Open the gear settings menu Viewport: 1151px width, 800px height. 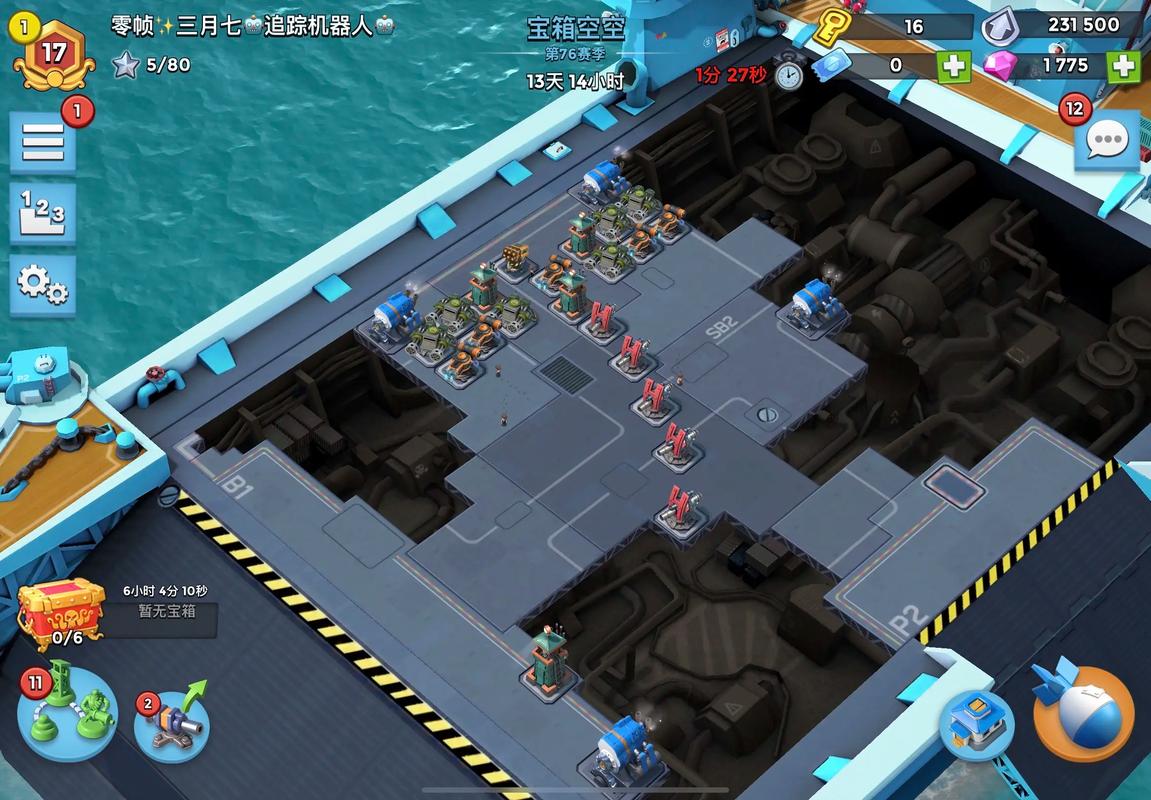pyautogui.click(x=43, y=285)
